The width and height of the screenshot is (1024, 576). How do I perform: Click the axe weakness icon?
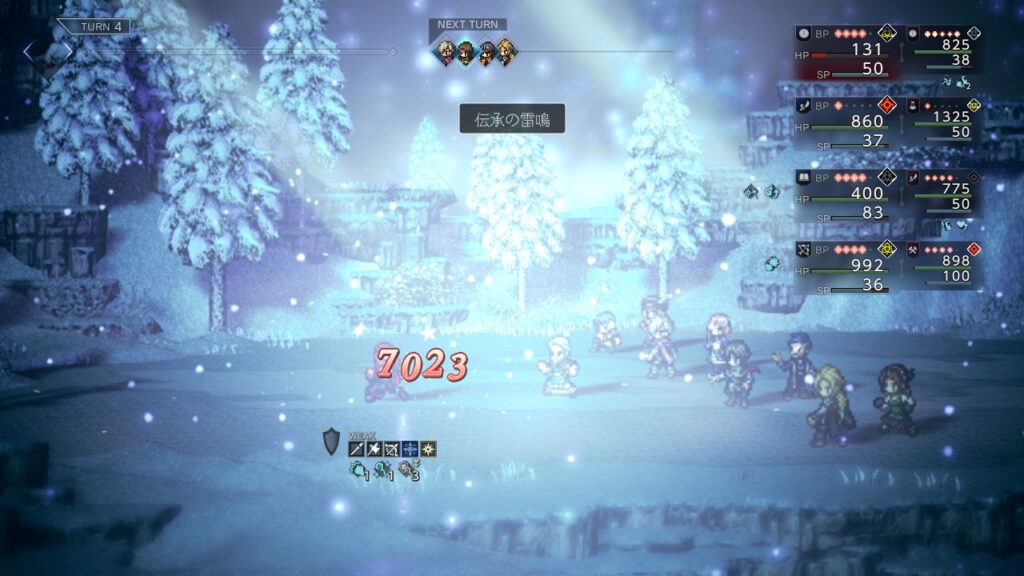374,449
